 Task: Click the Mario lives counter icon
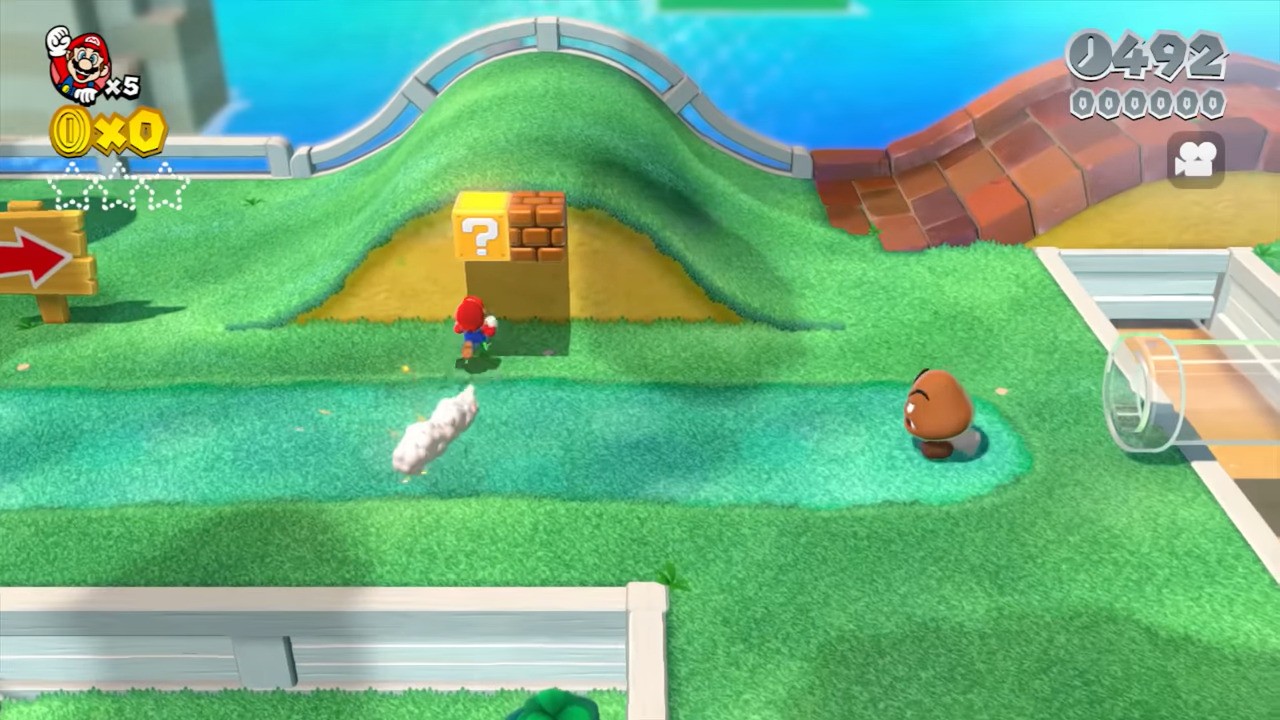coord(80,60)
